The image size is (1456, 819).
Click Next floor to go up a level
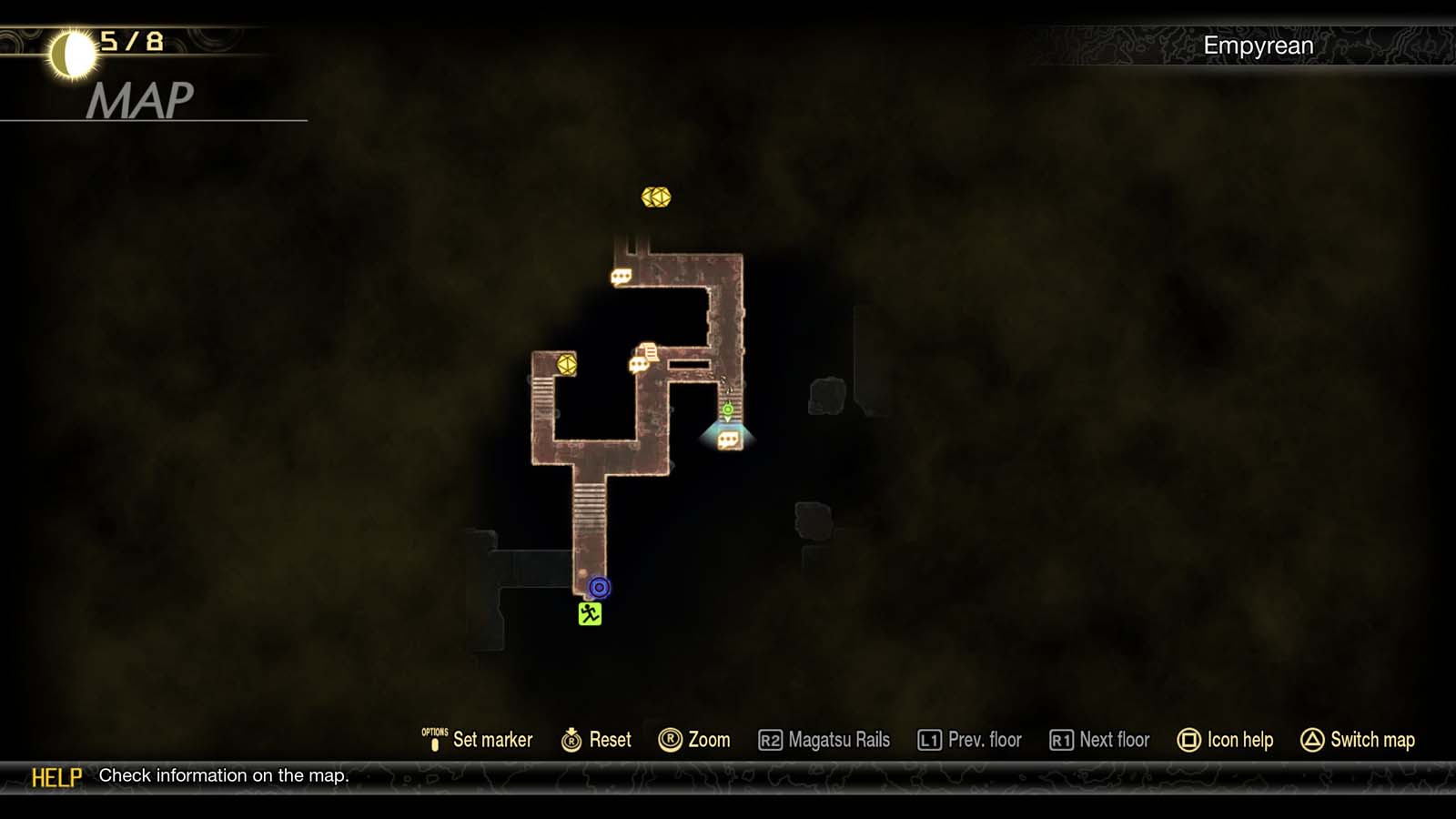pyautogui.click(x=1112, y=740)
